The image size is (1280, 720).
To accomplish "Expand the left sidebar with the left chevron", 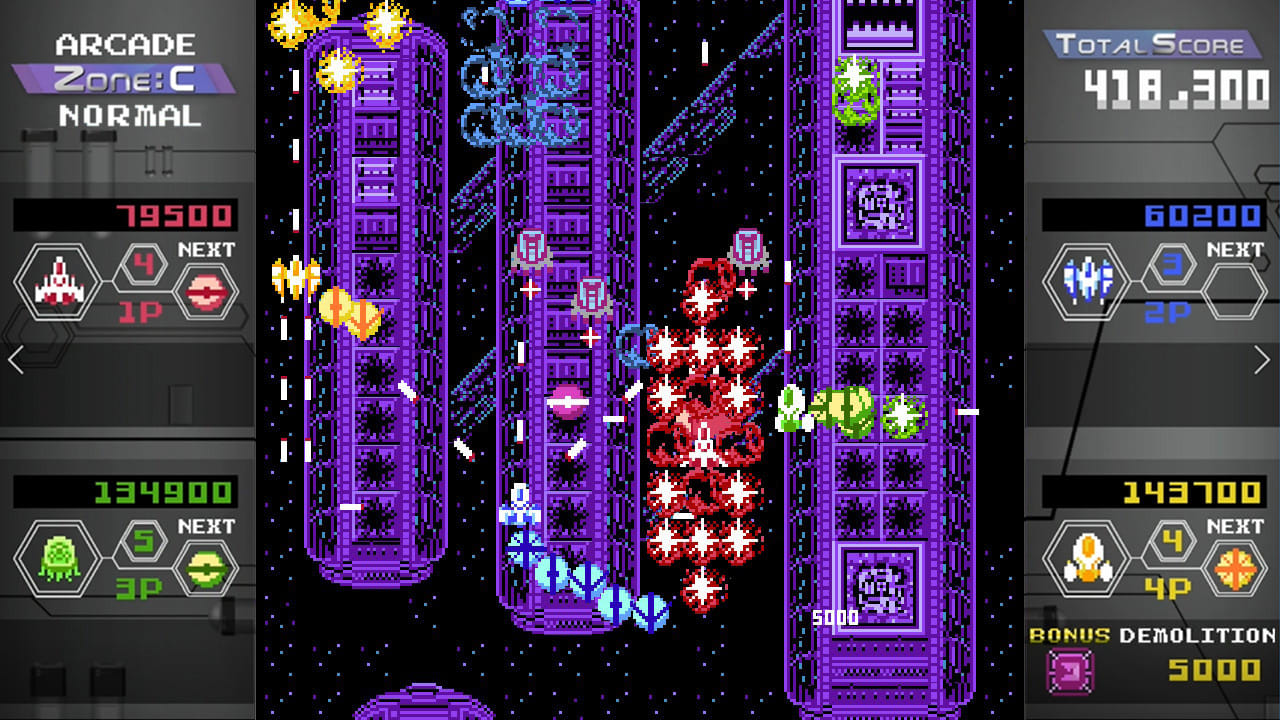I will click(x=14, y=358).
